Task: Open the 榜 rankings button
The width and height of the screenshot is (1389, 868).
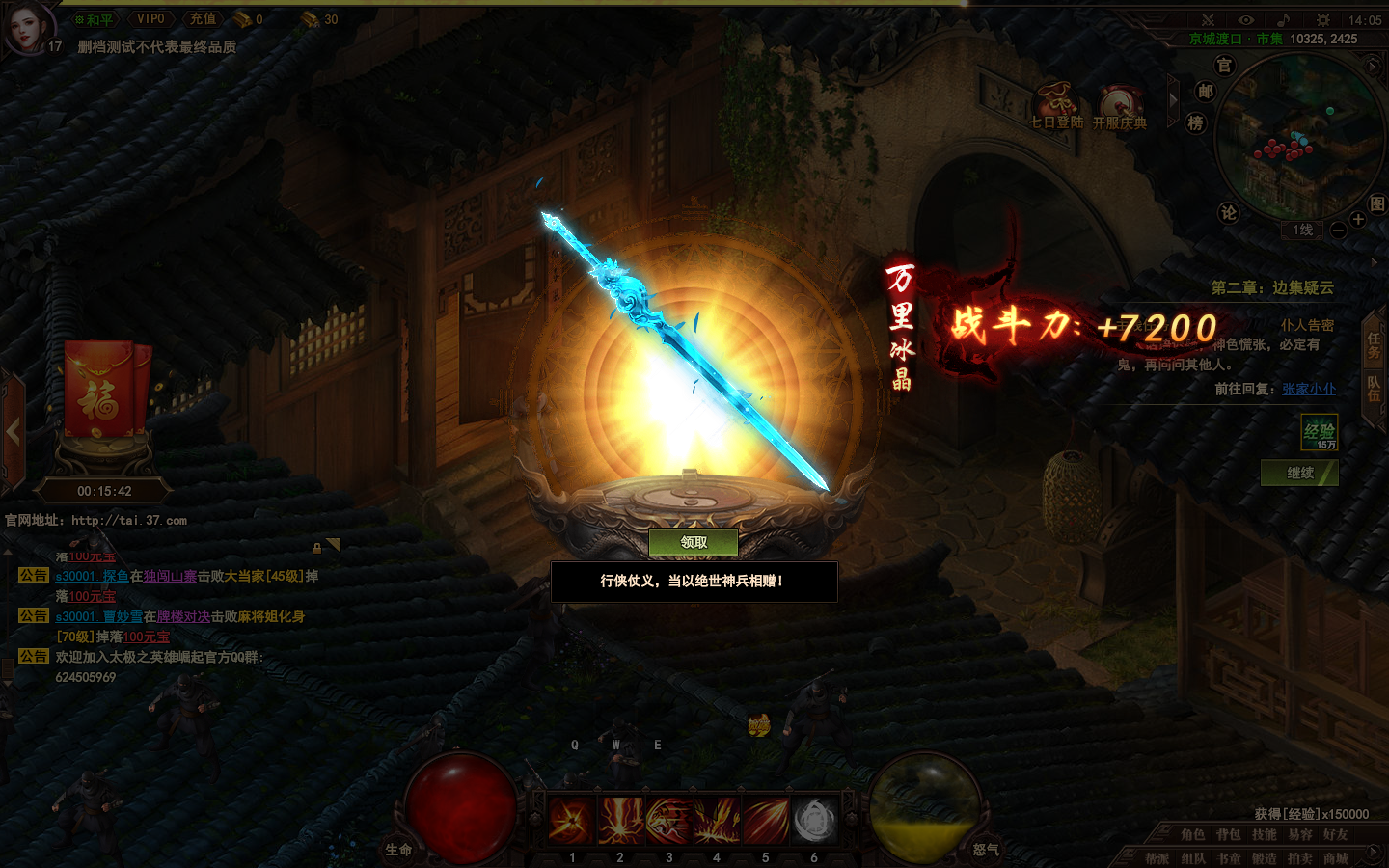Action: [x=1196, y=123]
